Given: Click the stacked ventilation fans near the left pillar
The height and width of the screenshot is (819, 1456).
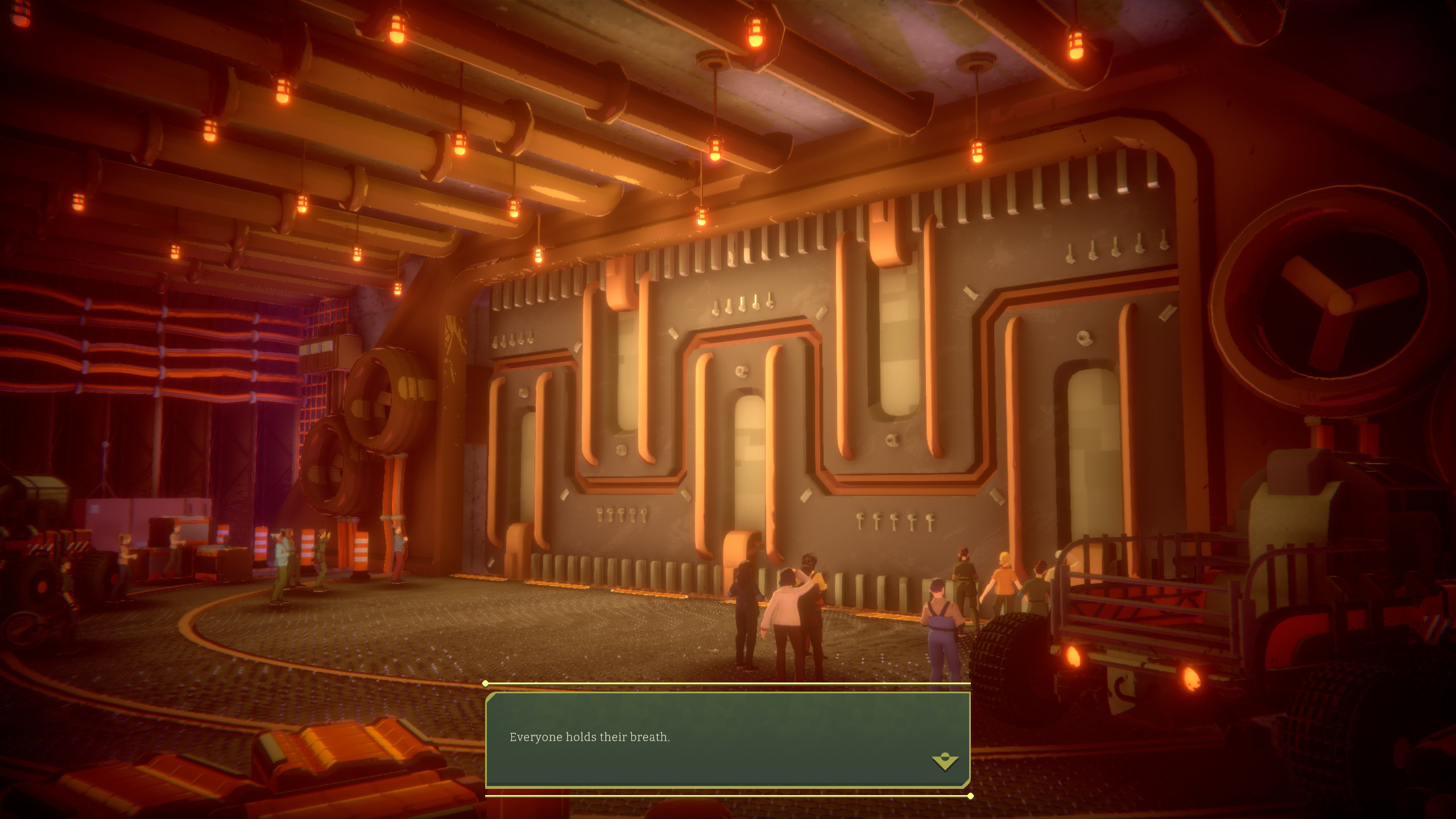Looking at the screenshot, I should tap(364, 432).
